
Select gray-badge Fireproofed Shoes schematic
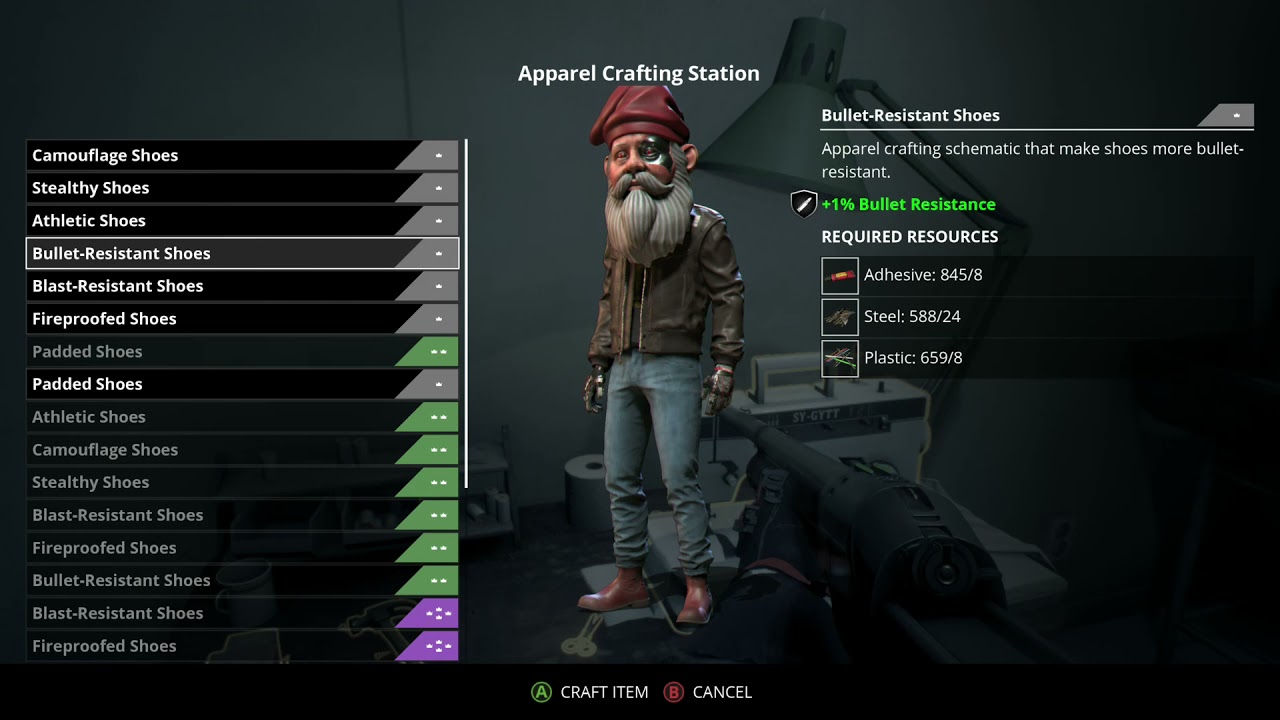pos(240,319)
